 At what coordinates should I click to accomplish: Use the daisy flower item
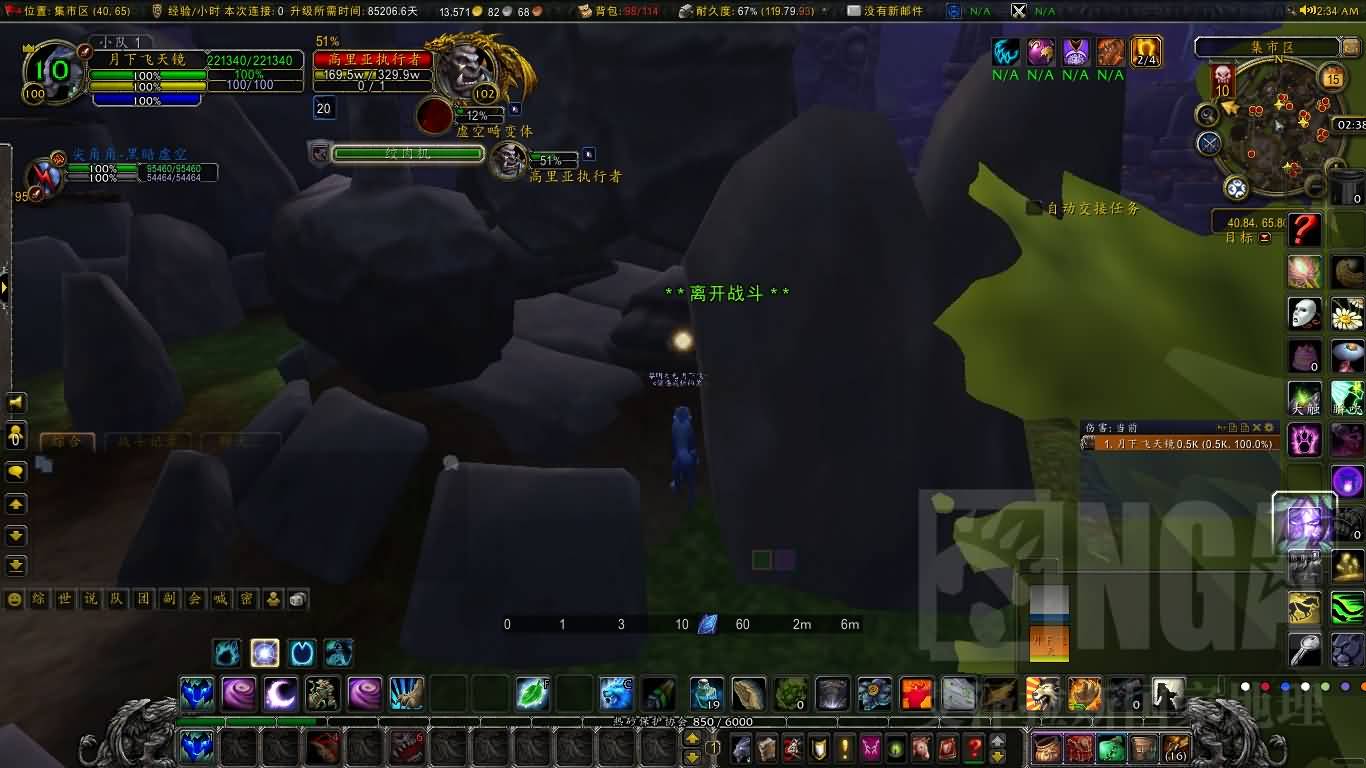click(x=1347, y=314)
